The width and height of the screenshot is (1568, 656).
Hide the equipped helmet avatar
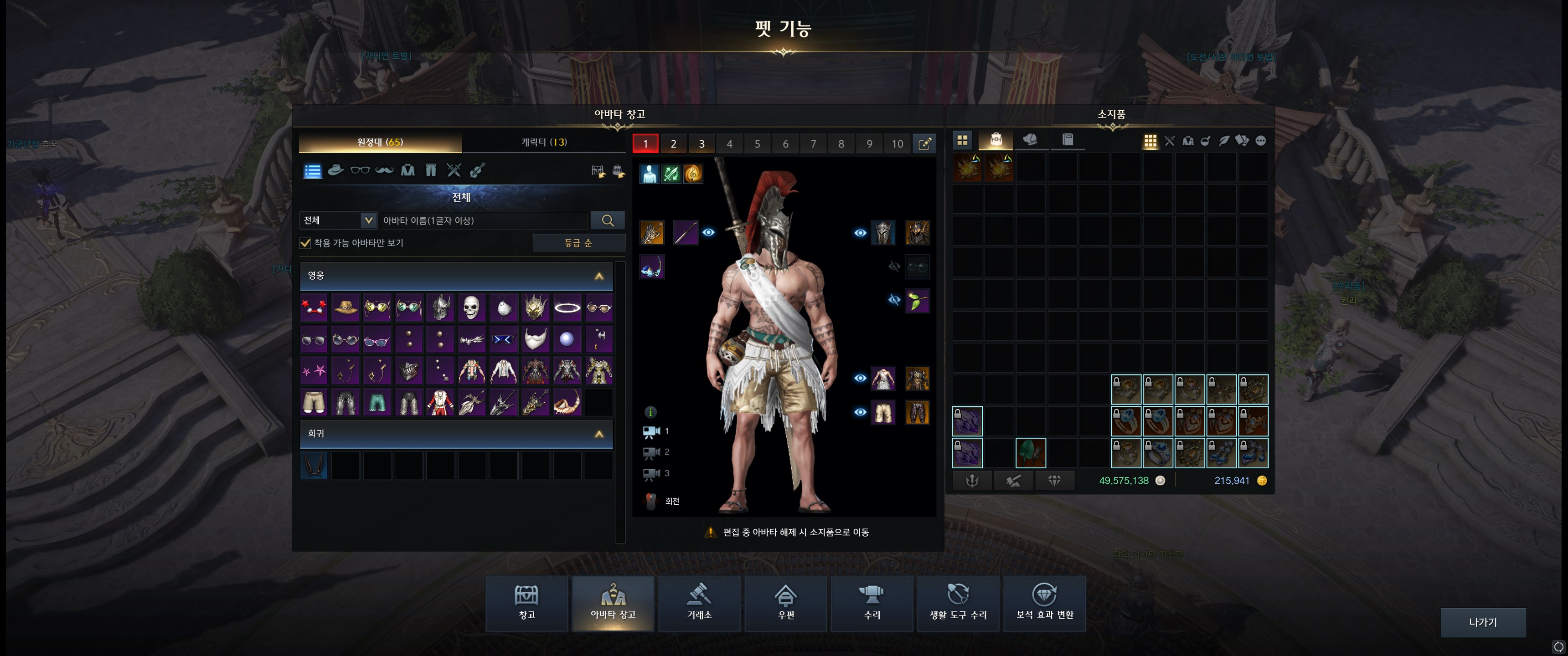point(860,233)
